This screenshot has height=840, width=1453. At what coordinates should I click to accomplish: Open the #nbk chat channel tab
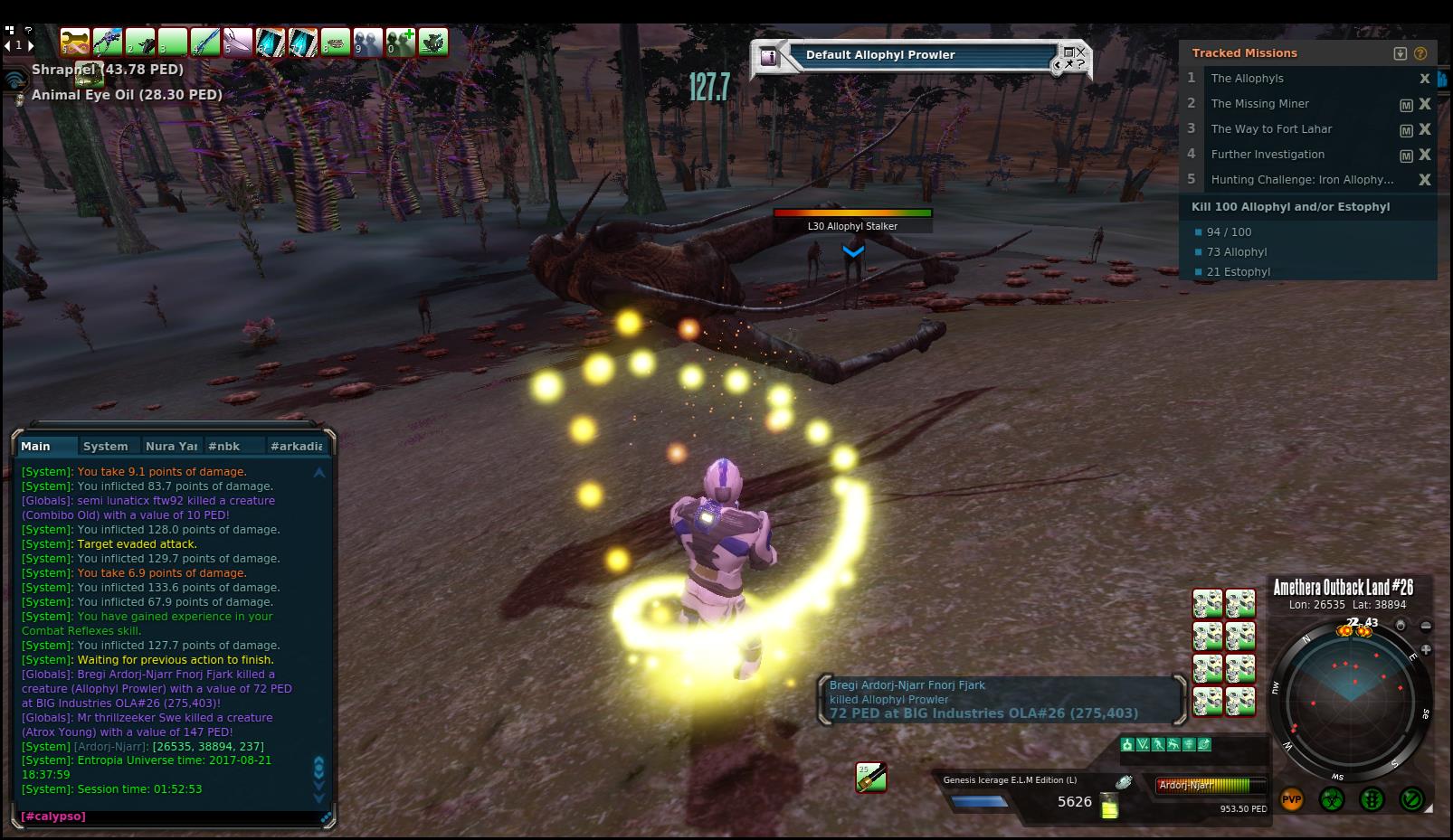click(x=223, y=446)
